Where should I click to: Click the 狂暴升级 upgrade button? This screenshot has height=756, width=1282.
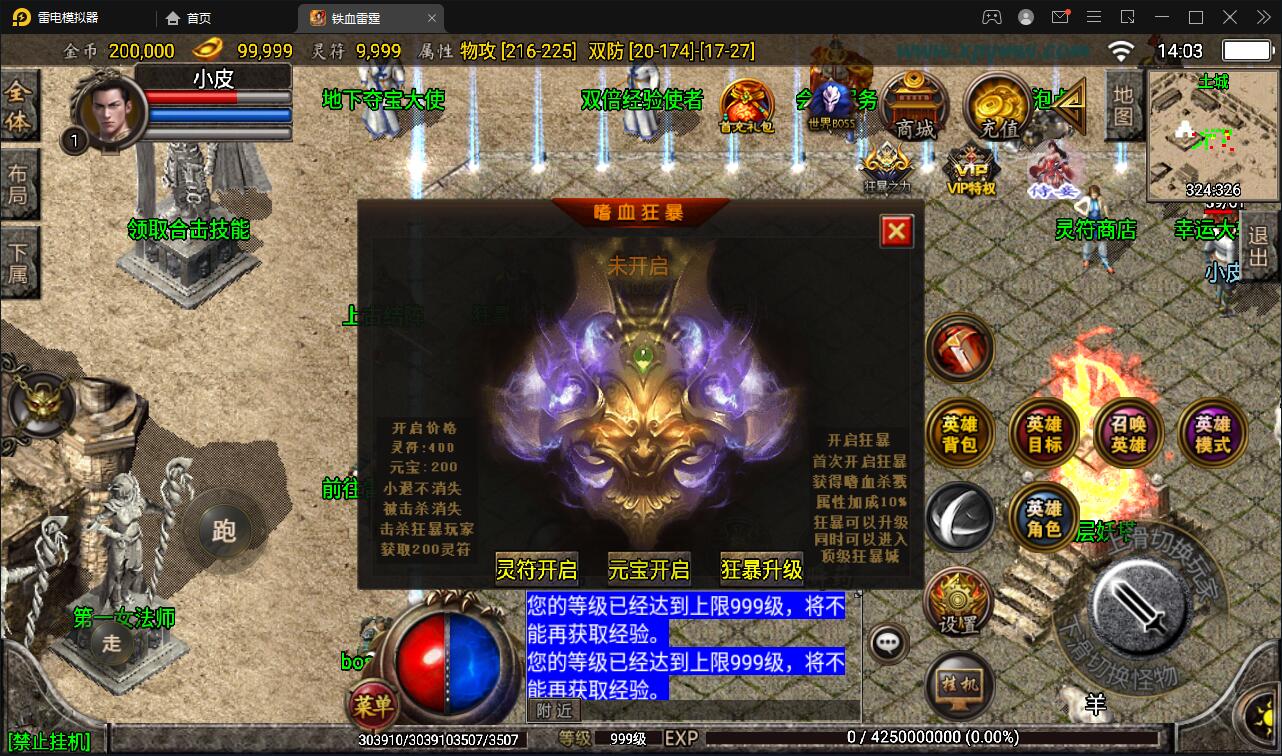760,569
